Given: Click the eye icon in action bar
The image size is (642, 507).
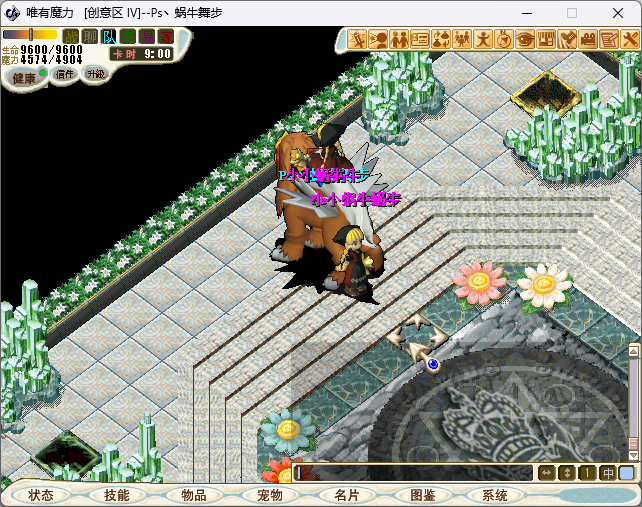Looking at the screenshot, I should coord(525,40).
